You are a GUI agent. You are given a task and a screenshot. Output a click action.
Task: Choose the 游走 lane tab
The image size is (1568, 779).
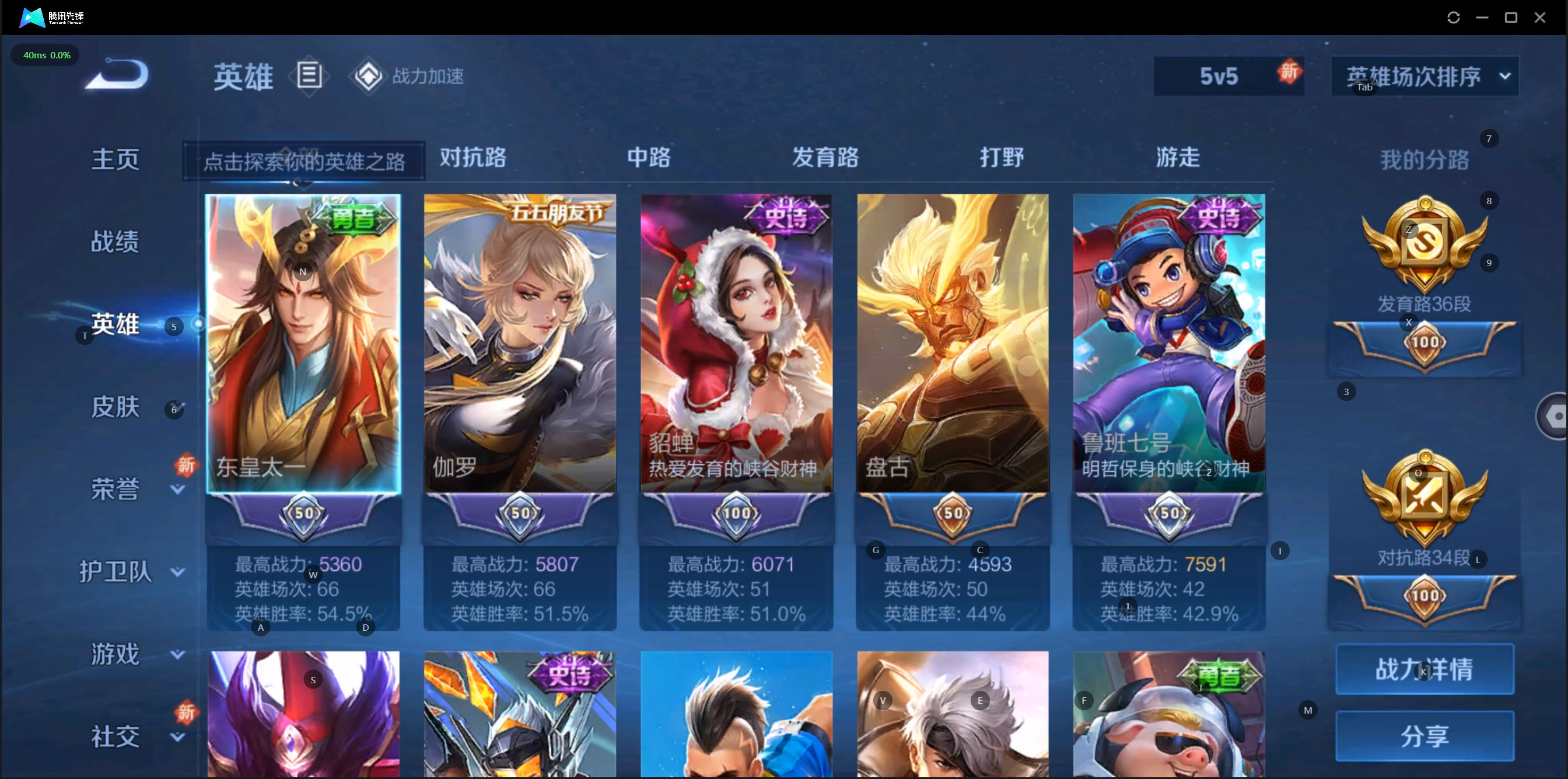click(x=1178, y=157)
